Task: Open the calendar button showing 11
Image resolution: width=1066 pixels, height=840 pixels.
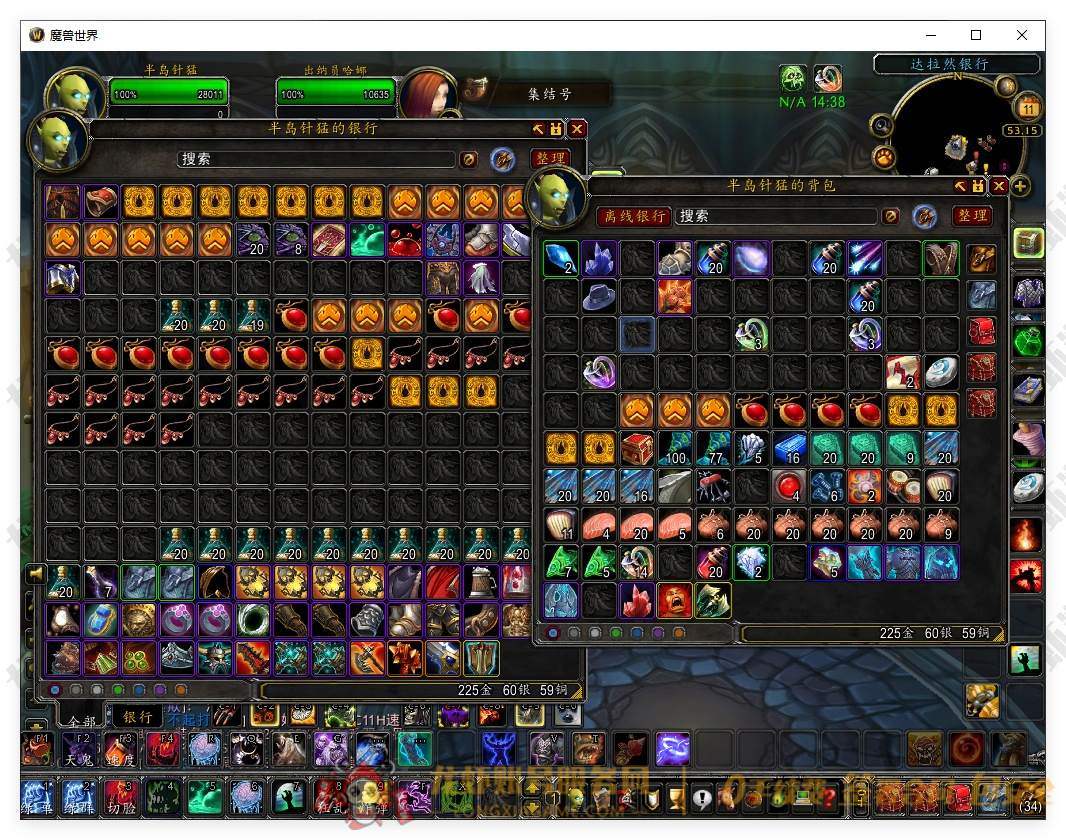Action: pos(1028,107)
